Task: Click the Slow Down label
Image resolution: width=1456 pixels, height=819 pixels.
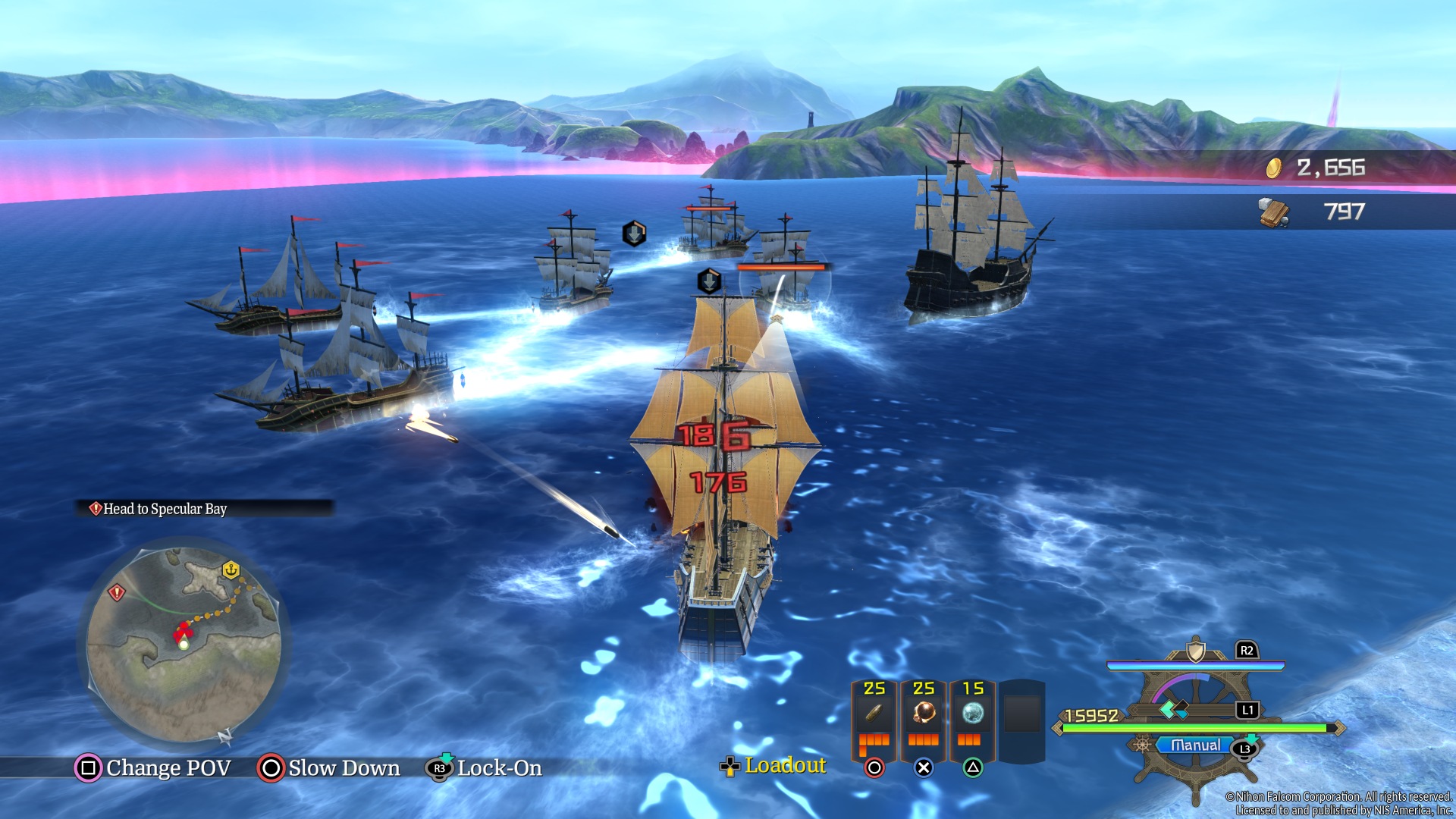Action: [344, 768]
